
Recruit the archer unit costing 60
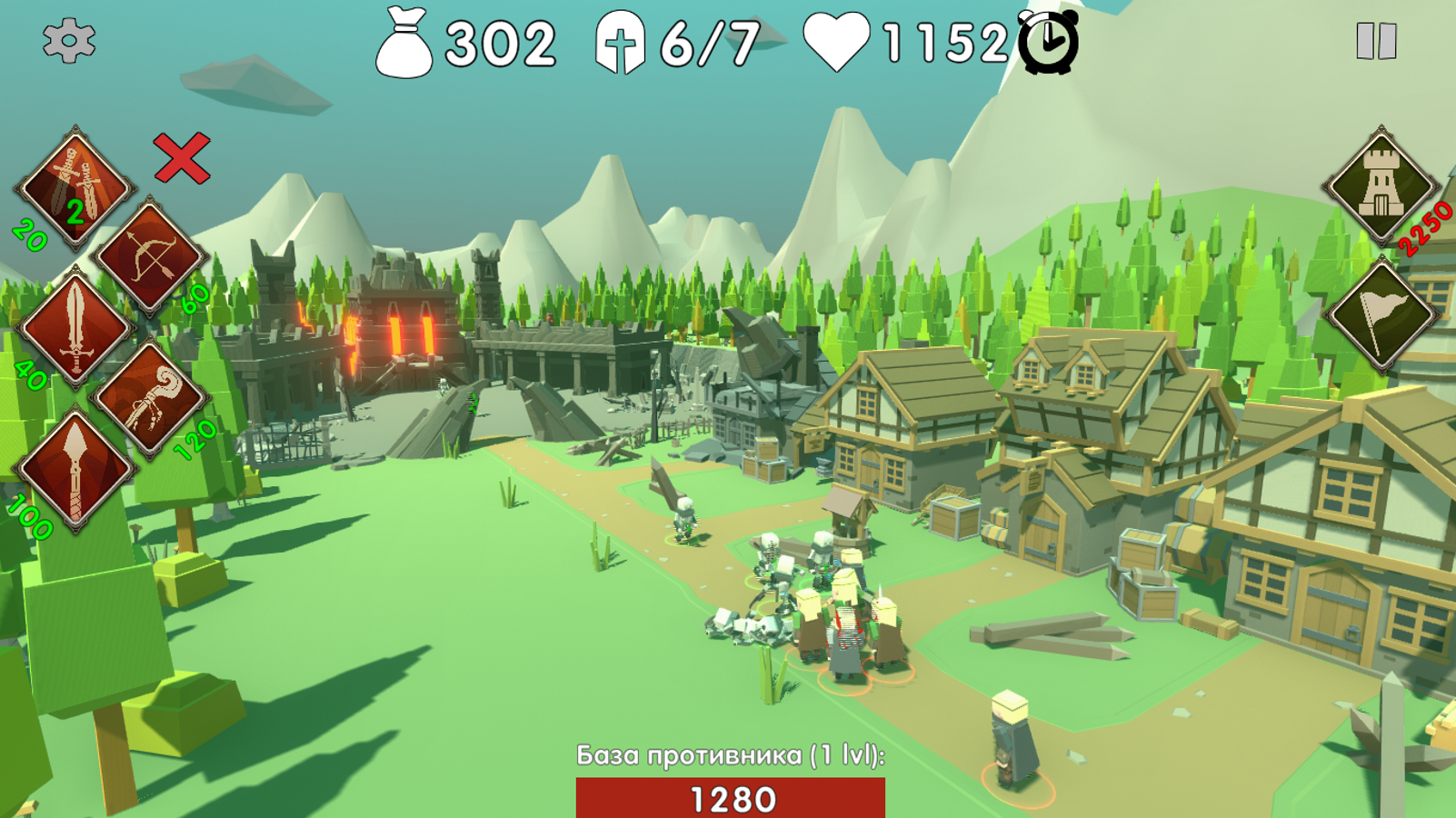point(150,257)
